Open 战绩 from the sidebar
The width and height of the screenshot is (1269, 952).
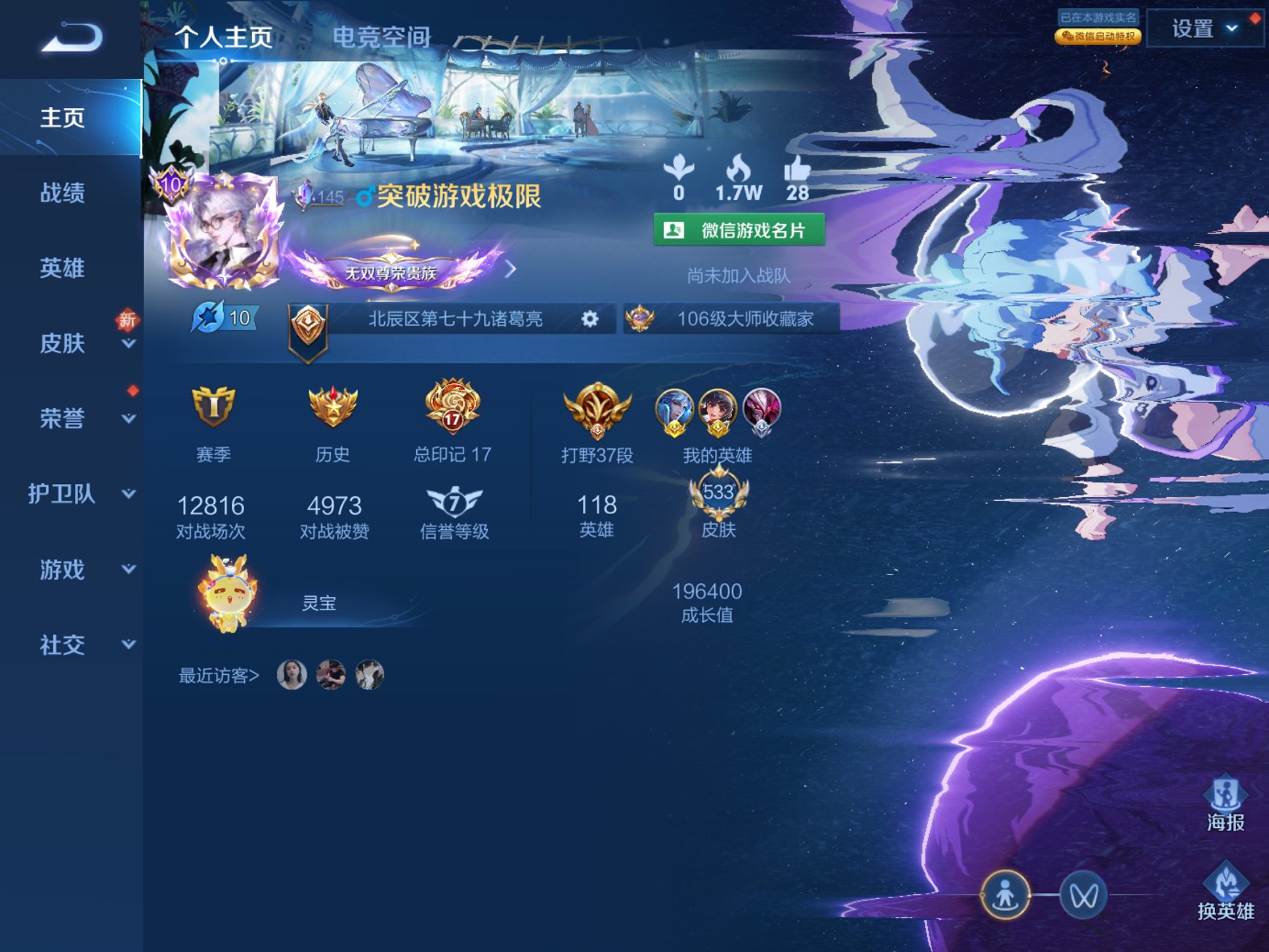click(x=62, y=193)
